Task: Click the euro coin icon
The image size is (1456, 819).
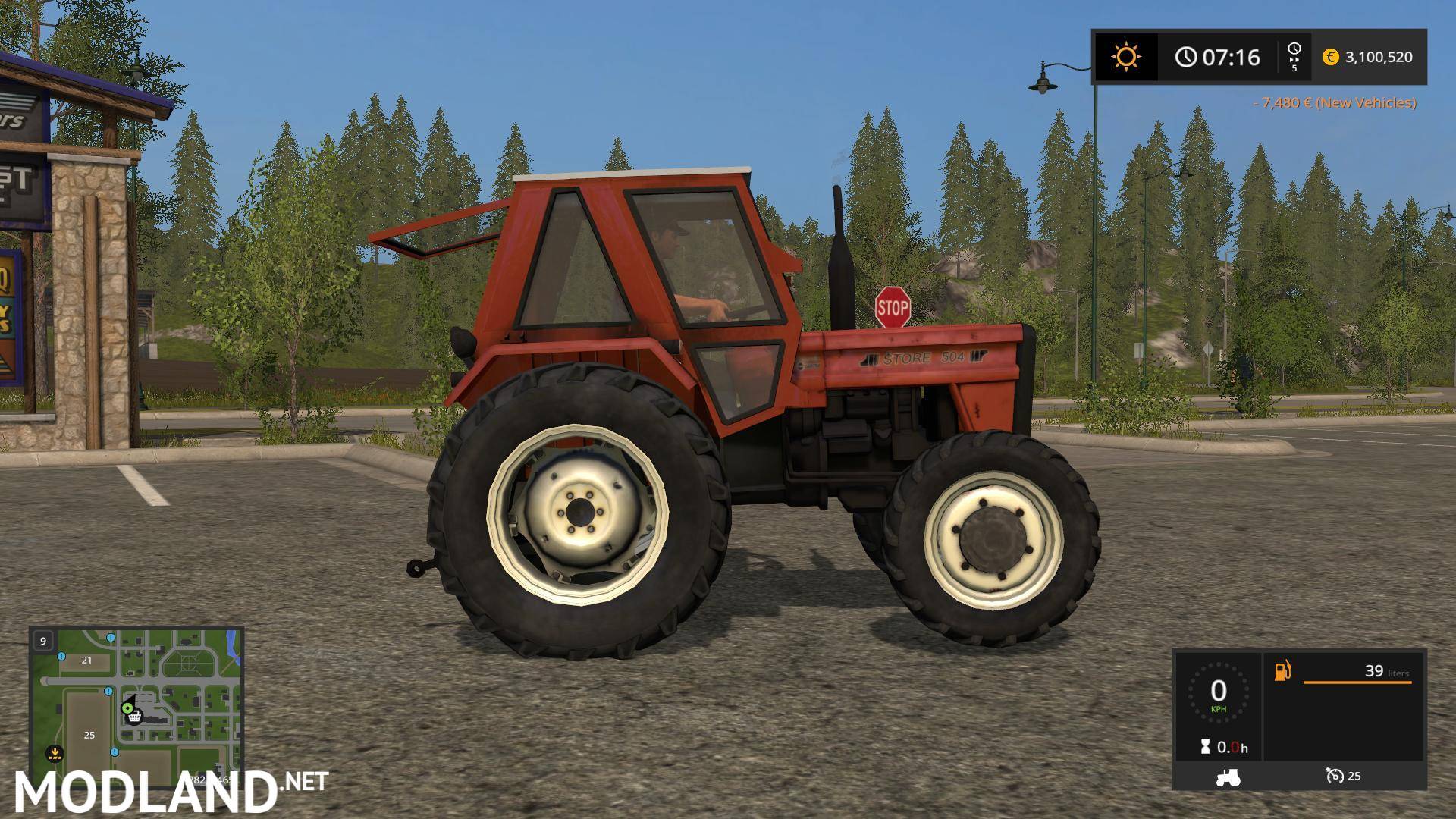Action: coord(1332,56)
